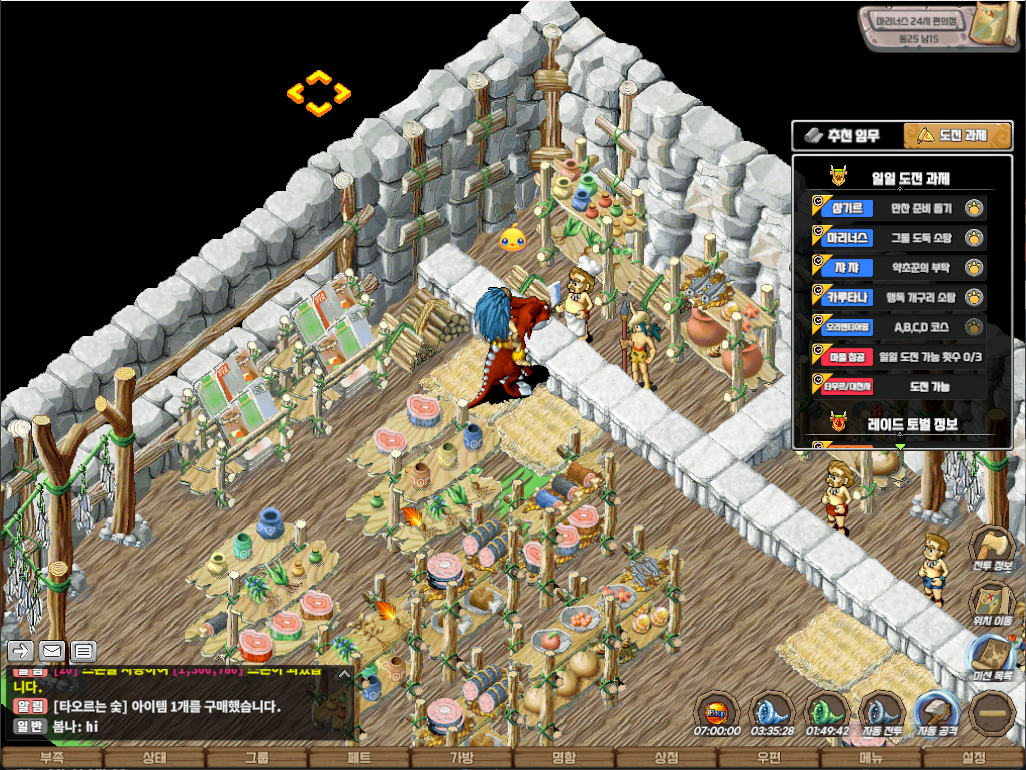Click the paw button on 쟈쟈 row
1026x770 pixels.
(973, 267)
